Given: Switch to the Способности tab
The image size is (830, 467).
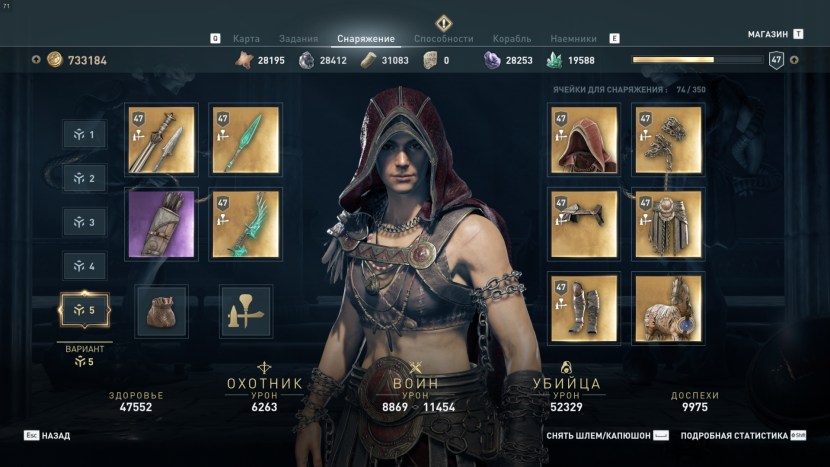Looking at the screenshot, I should [x=443, y=39].
